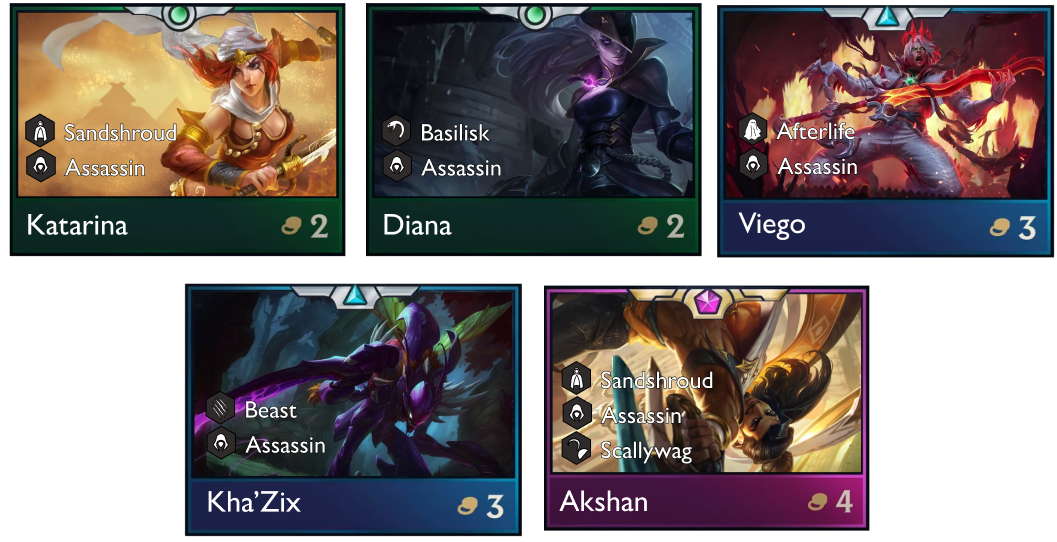Choose the Akshan champion card
Image resolution: width=1057 pixels, height=542 pixels.
click(707, 408)
